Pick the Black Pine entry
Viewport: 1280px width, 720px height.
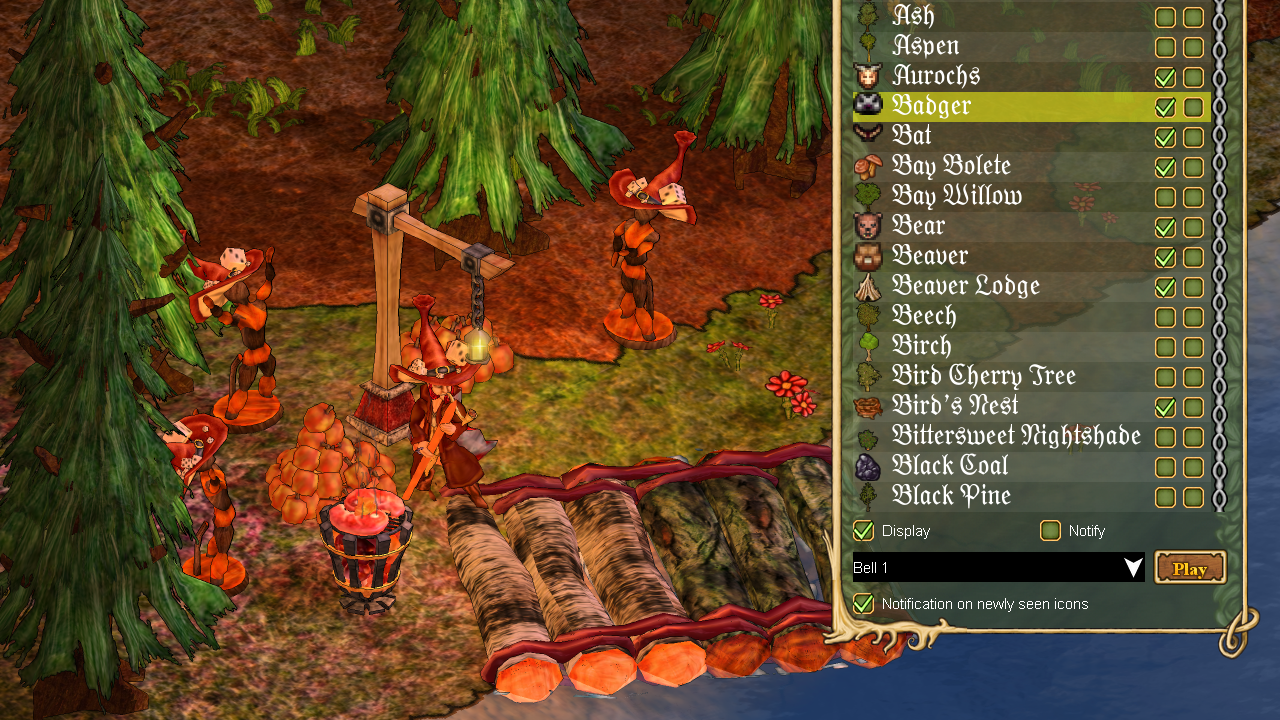[950, 496]
